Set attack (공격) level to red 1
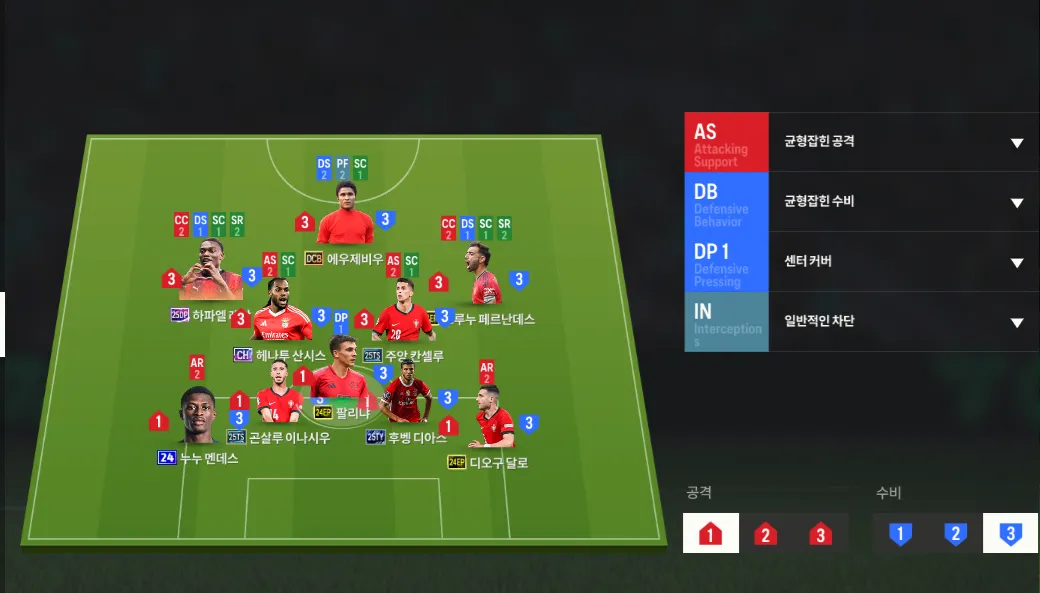 [711, 533]
